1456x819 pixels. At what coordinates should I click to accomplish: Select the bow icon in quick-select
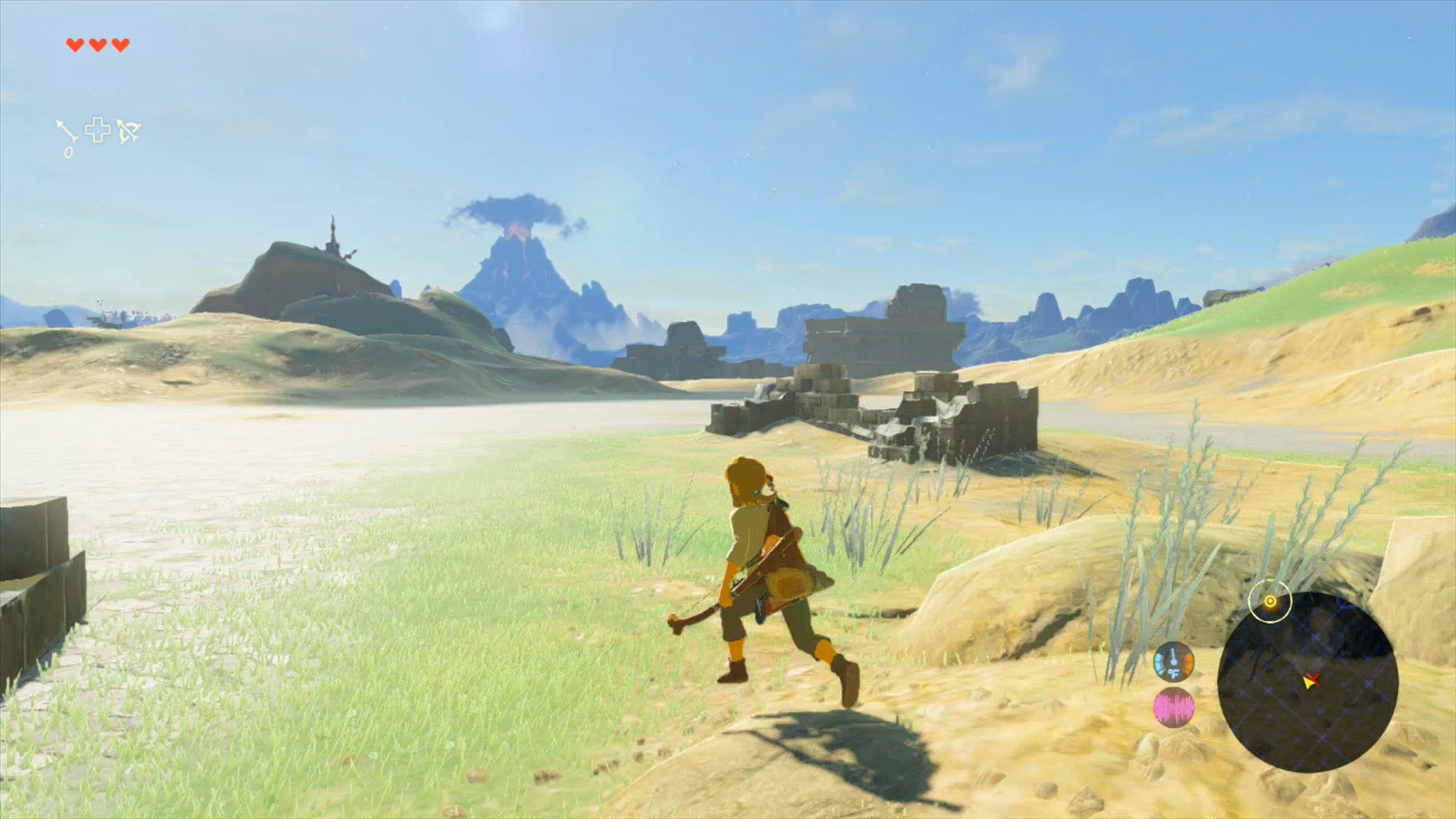point(129,131)
